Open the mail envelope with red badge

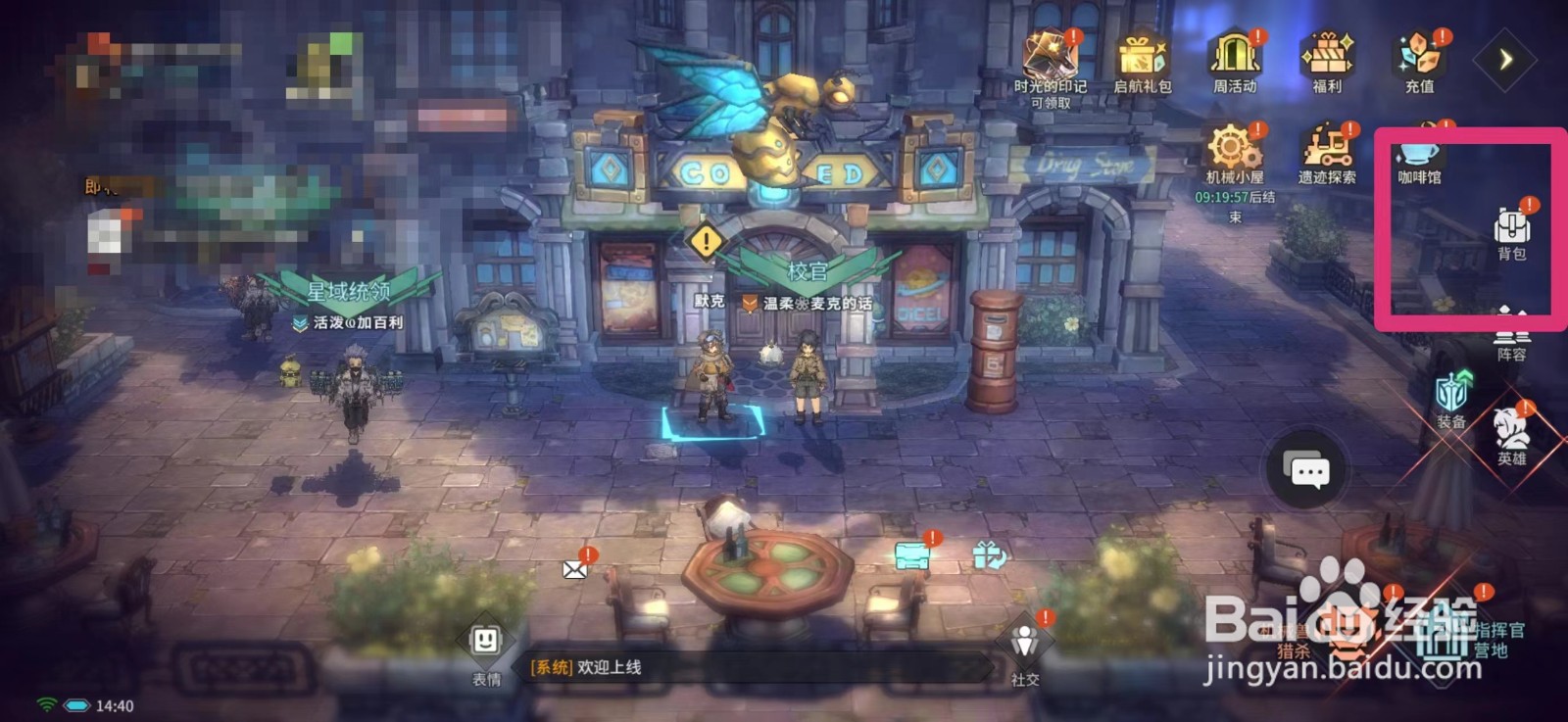click(x=572, y=570)
